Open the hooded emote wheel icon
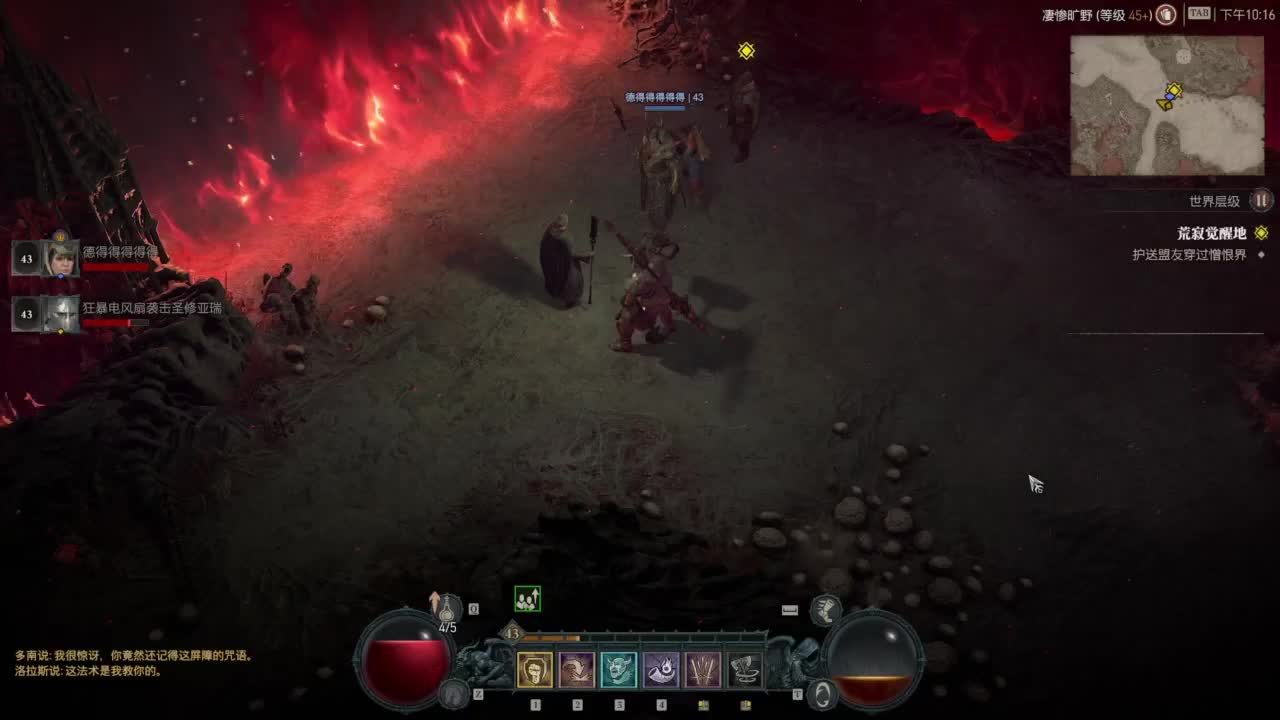The image size is (1280, 720). pos(455,692)
